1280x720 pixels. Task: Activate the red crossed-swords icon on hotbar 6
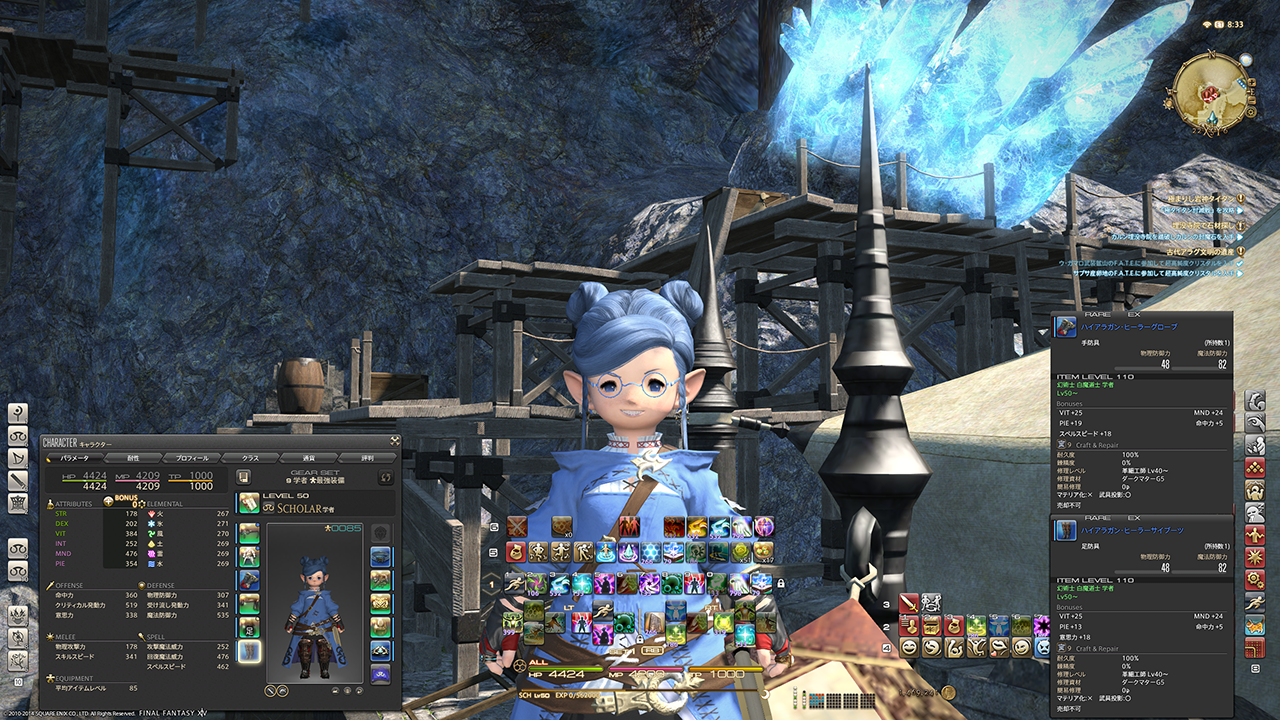coord(516,527)
